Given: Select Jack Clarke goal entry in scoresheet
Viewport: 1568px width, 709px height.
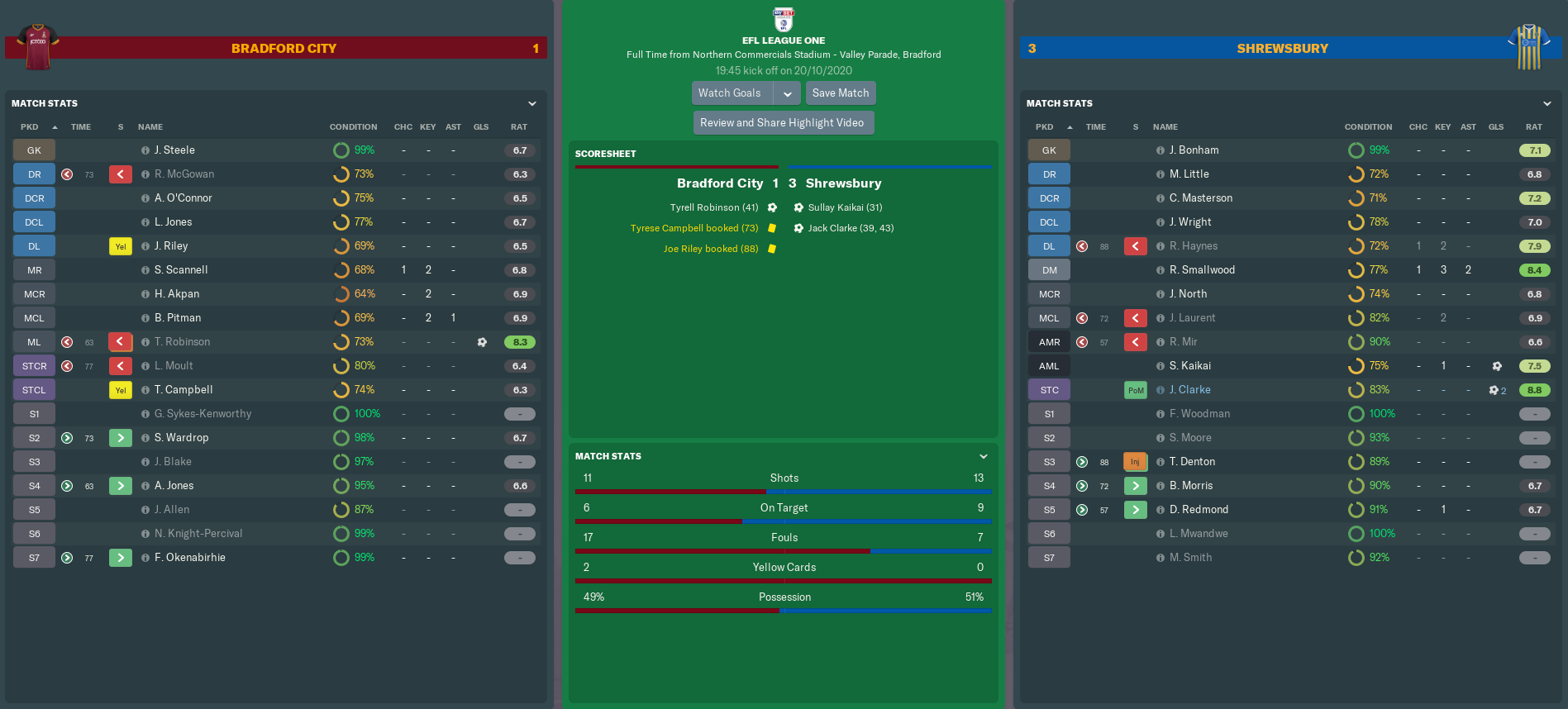Looking at the screenshot, I should 851,228.
